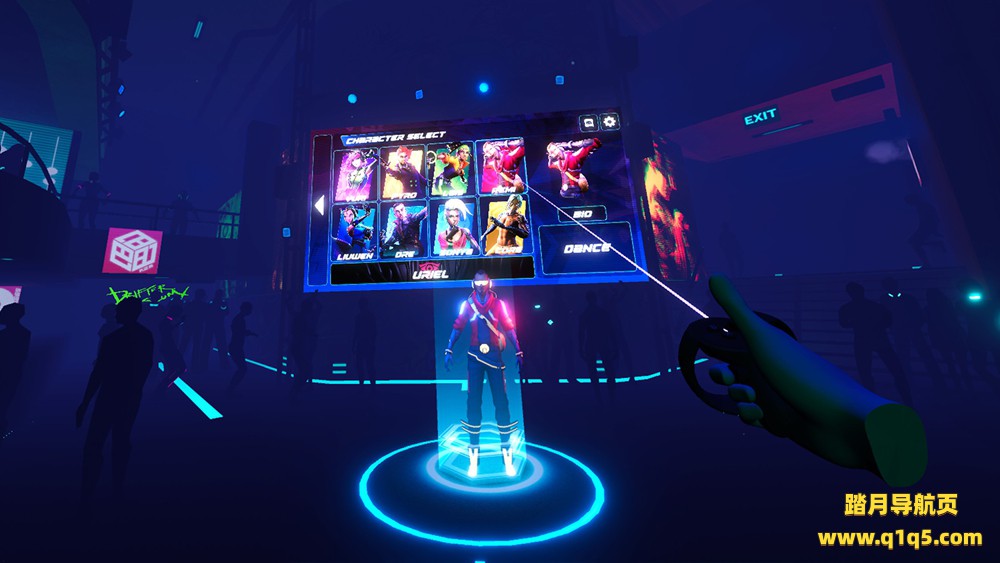The height and width of the screenshot is (563, 1000).
Task: Select the Uriel character bar
Action: pos(432,271)
